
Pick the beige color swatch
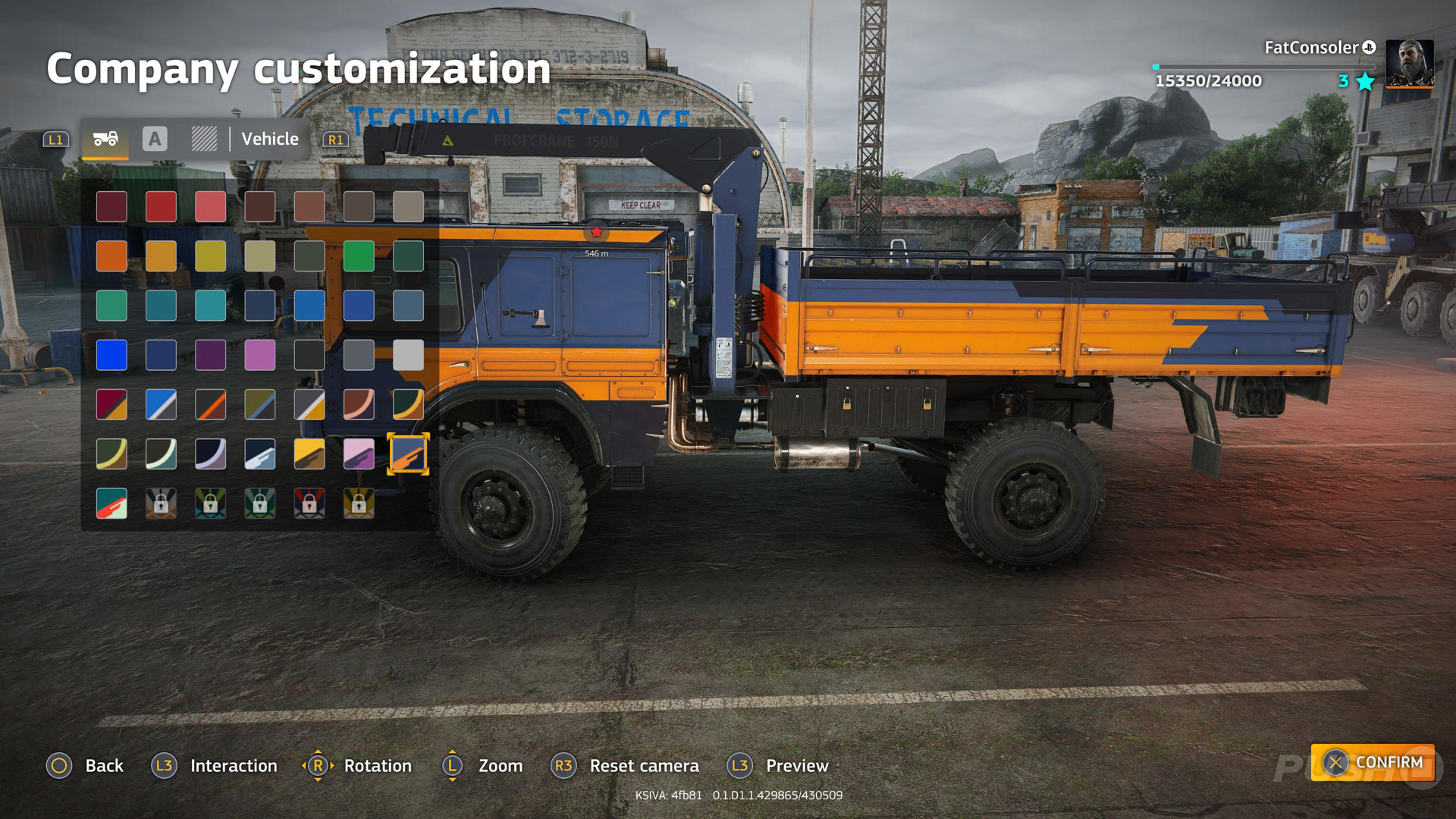[408, 206]
